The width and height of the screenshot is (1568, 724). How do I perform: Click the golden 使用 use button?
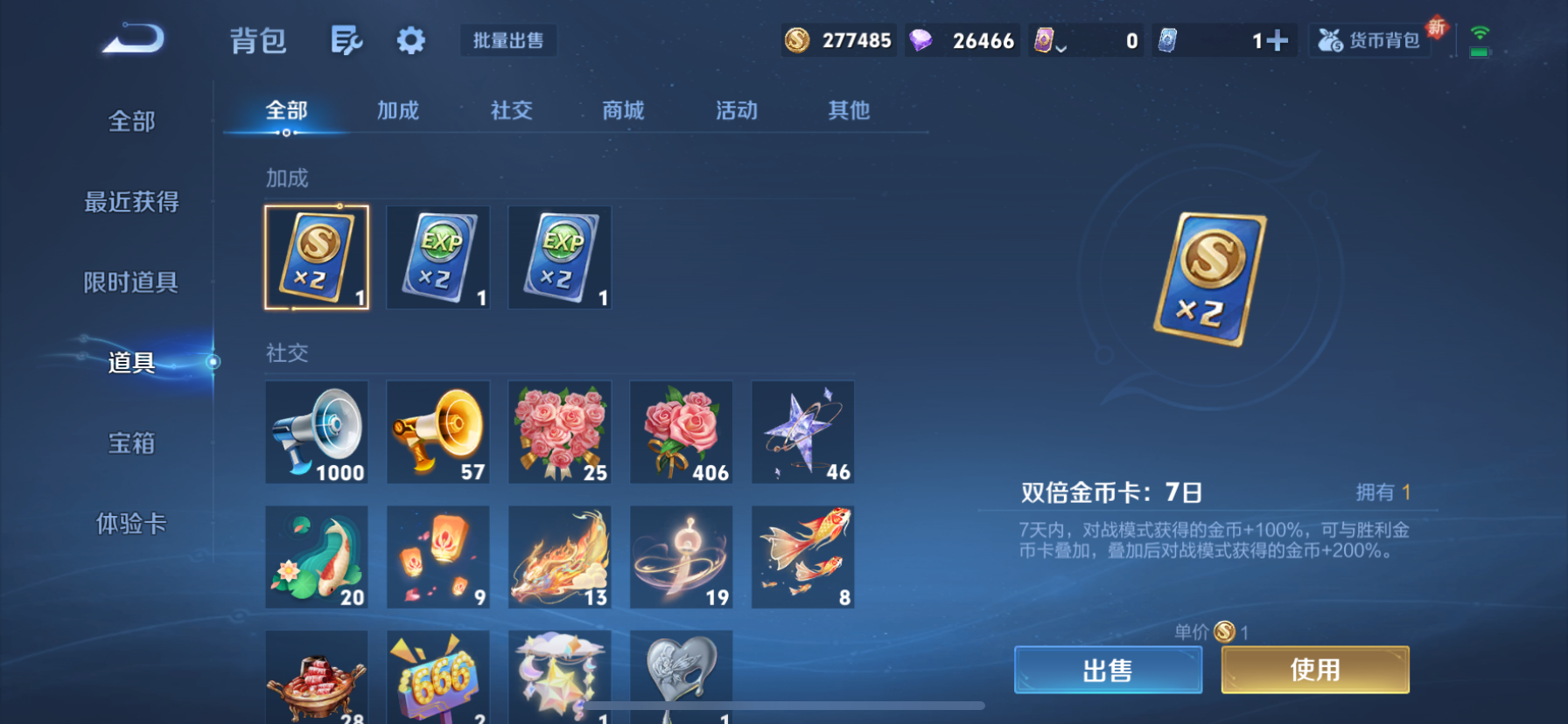[x=1314, y=669]
